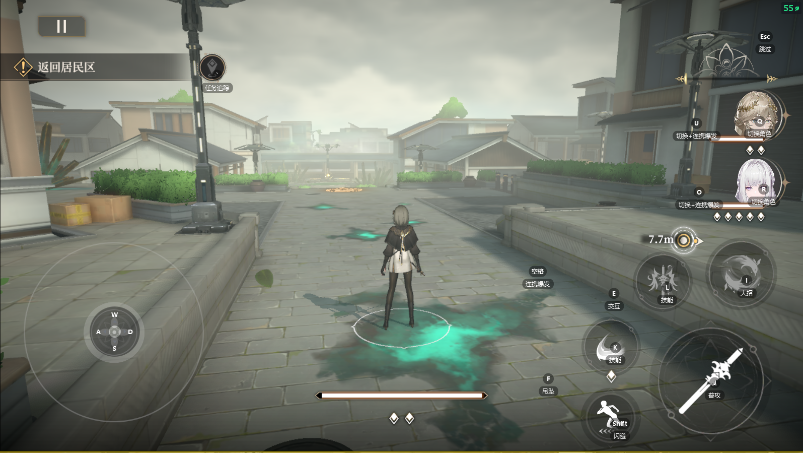This screenshot has height=453, width=803.
Task: Tap the virtual movement joystick center
Action: coord(114,331)
